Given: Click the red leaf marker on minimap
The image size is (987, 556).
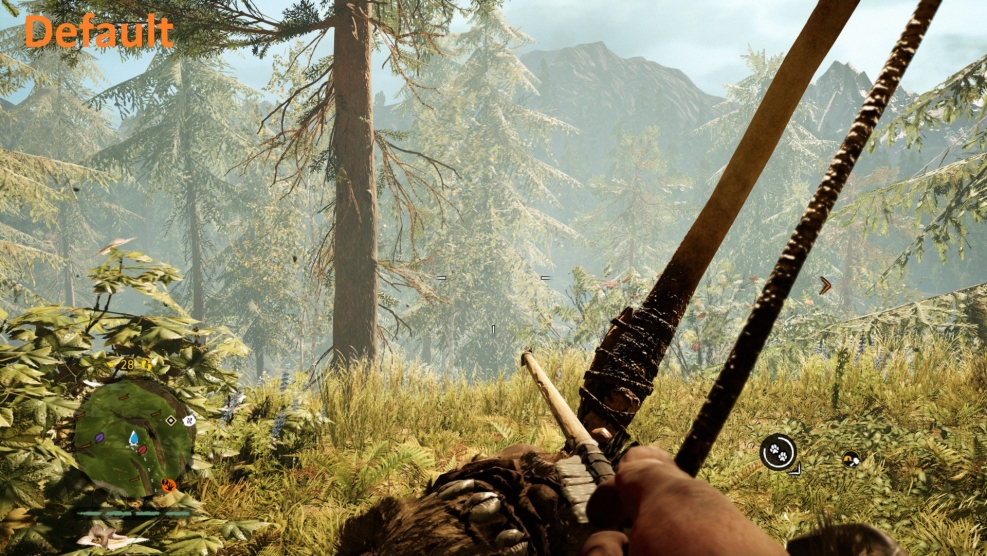Looking at the screenshot, I should coord(144,449).
